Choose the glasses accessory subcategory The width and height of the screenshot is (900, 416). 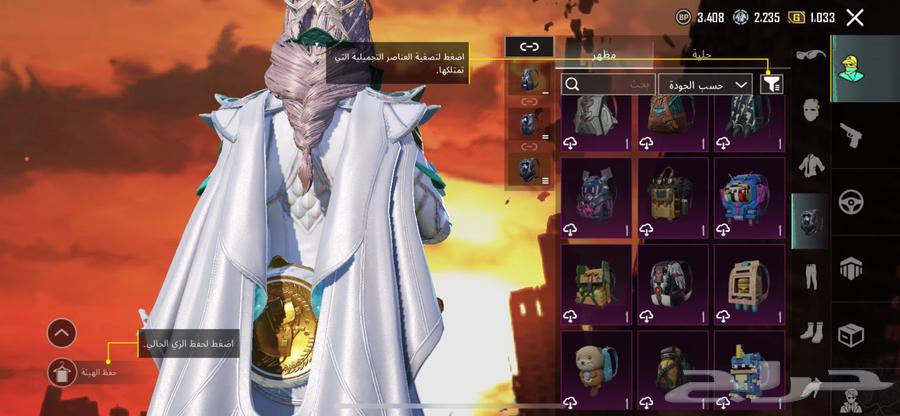click(810, 57)
